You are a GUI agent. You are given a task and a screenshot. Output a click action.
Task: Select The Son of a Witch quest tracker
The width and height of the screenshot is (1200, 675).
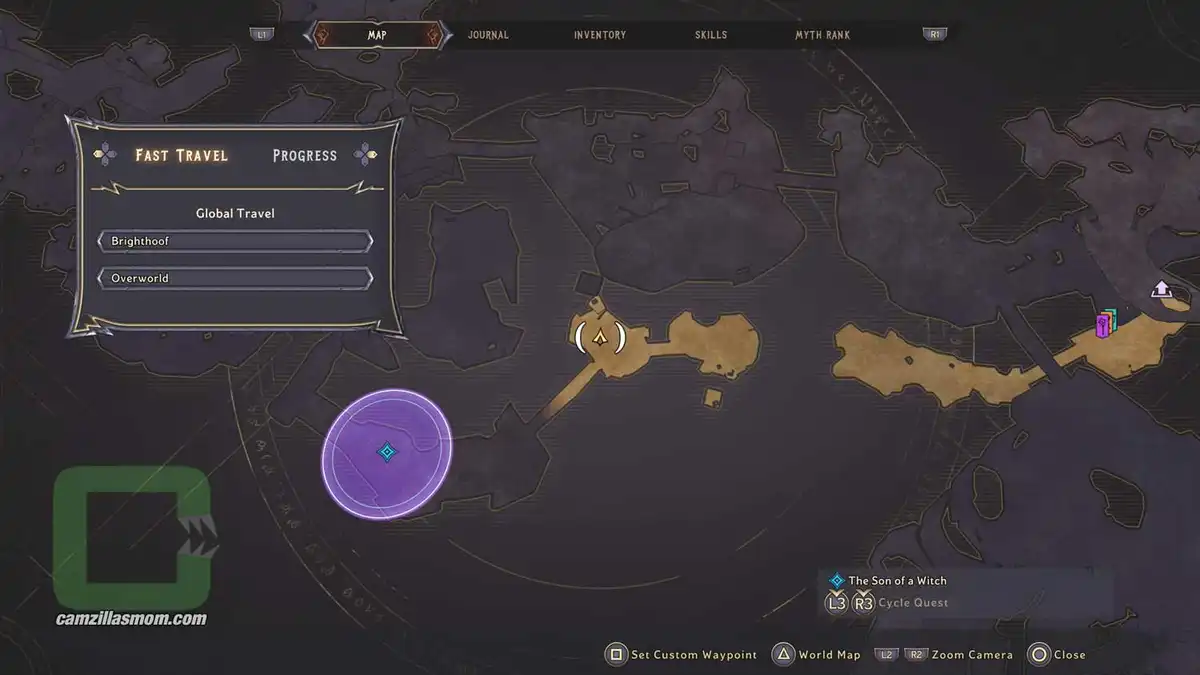pyautogui.click(x=897, y=580)
